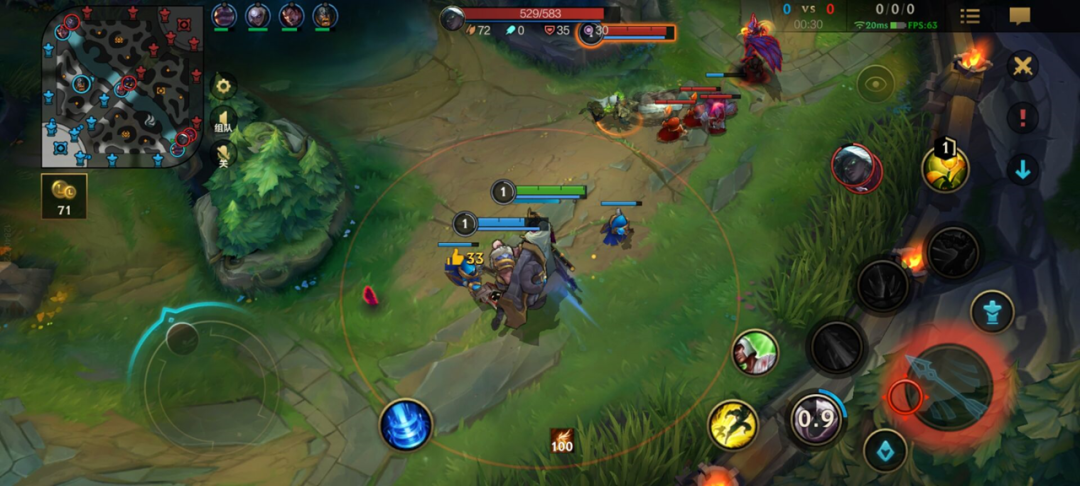Open the shop via gold coin icon
This screenshot has height=486, width=1080.
tap(64, 195)
